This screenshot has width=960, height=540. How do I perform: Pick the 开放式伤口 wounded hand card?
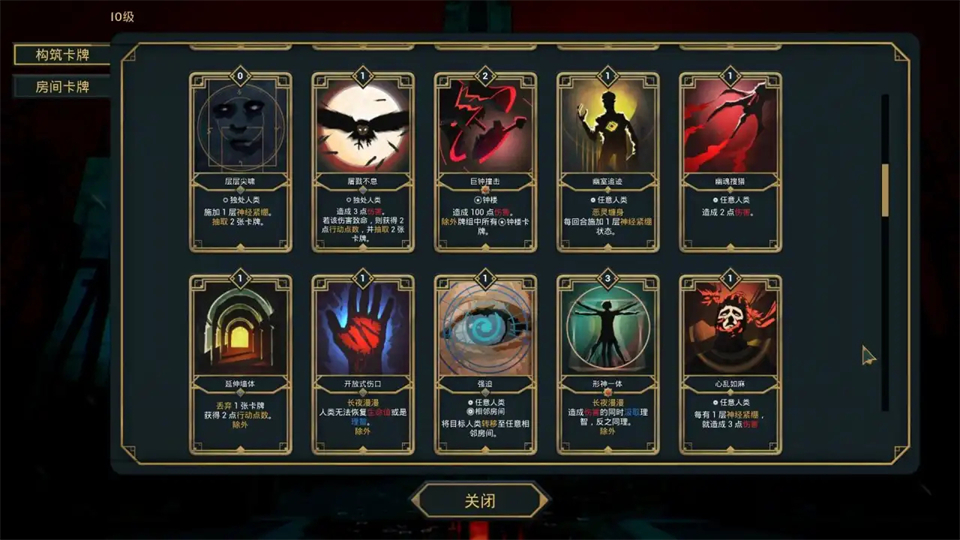(362, 361)
